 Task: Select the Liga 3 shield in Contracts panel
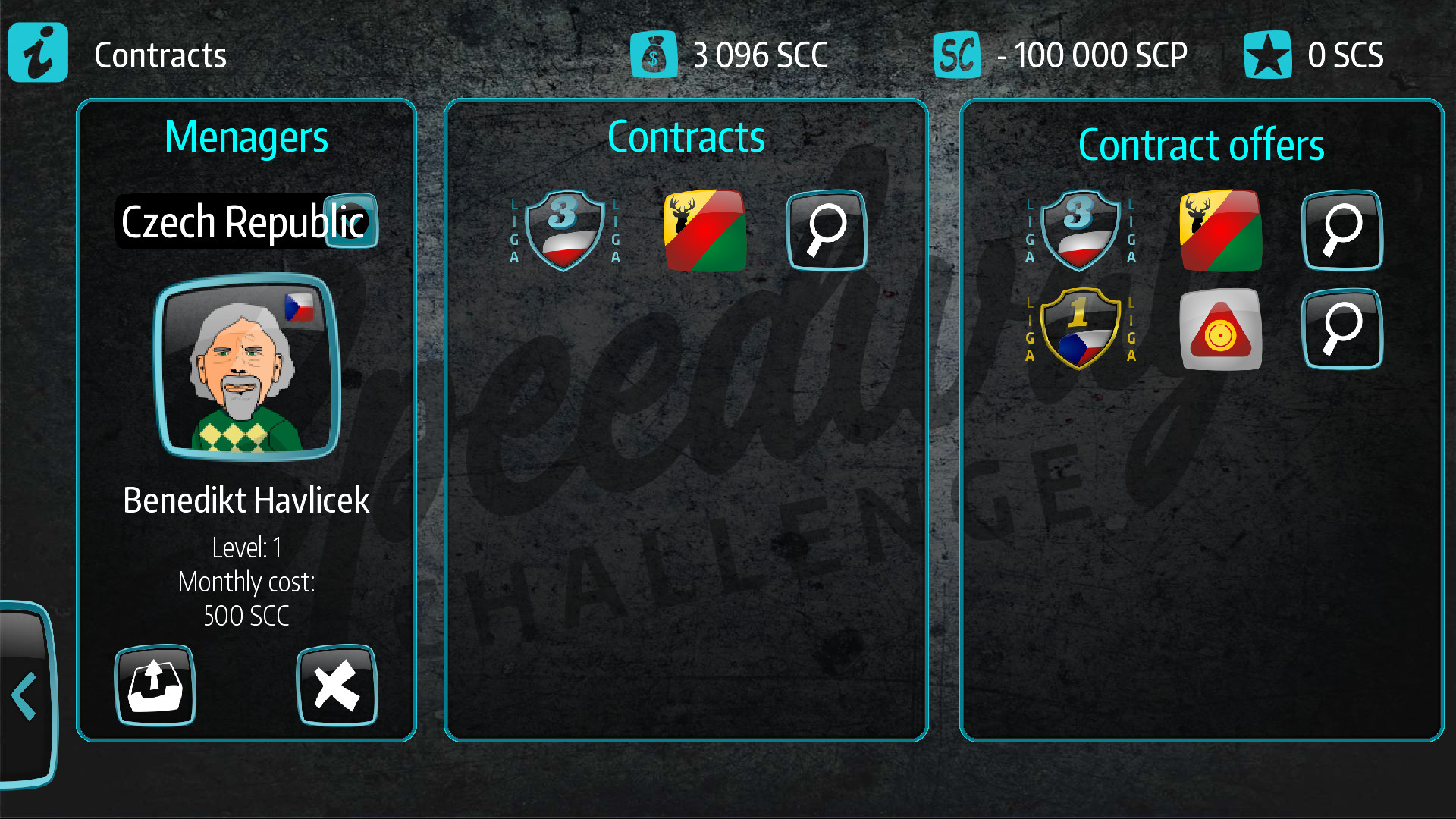point(562,230)
